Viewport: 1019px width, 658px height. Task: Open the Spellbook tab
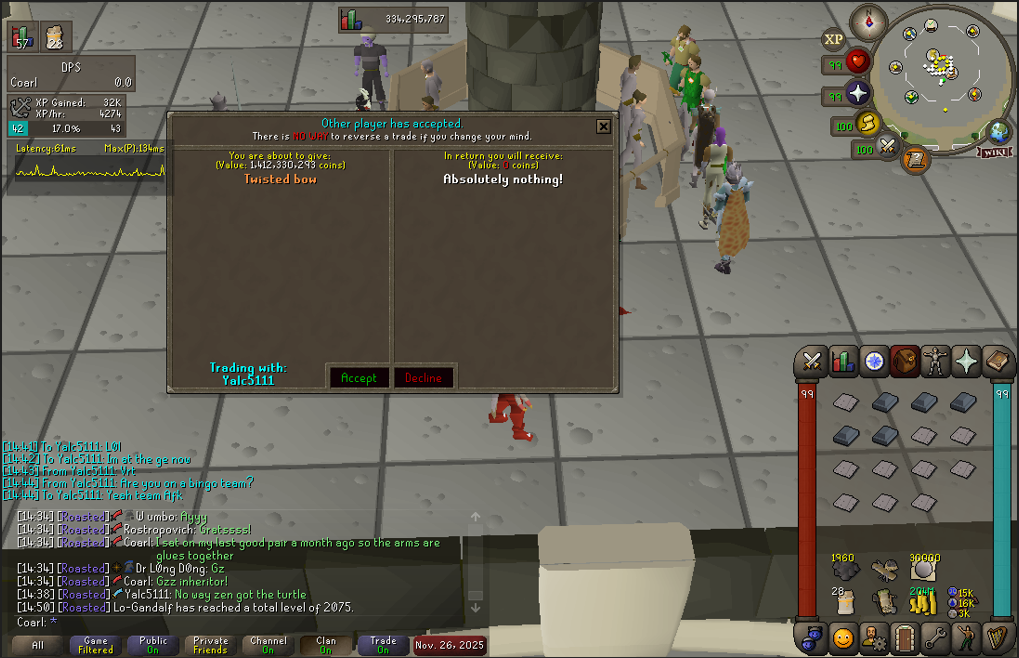(998, 361)
